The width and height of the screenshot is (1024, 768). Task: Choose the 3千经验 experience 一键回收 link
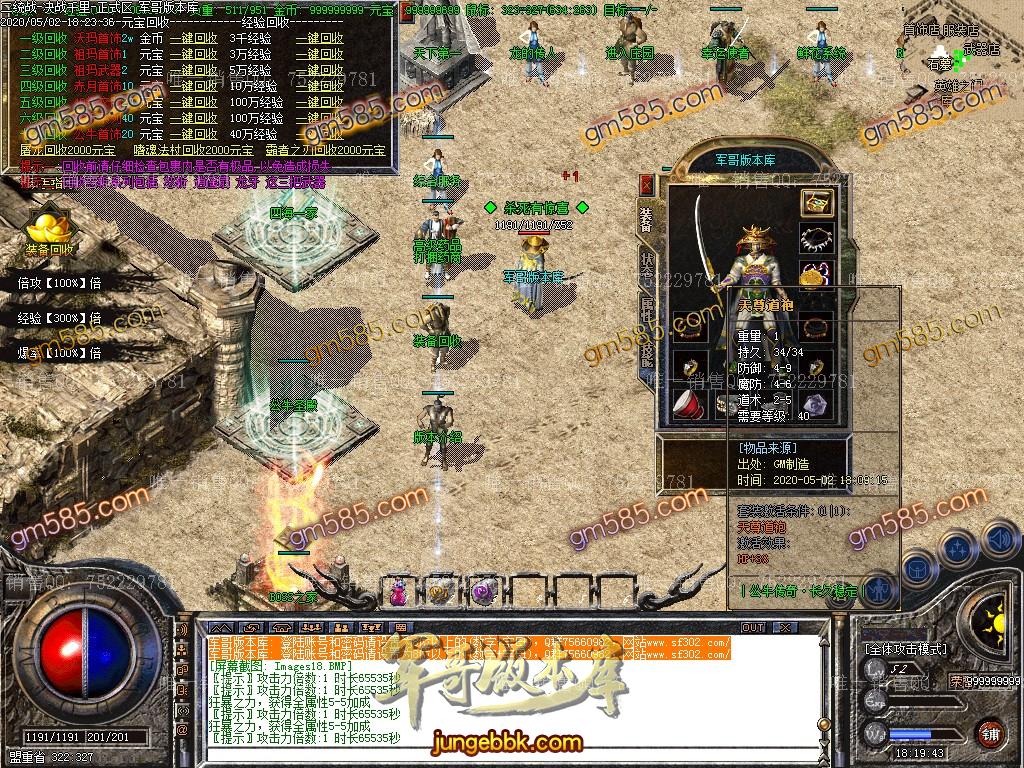point(319,39)
